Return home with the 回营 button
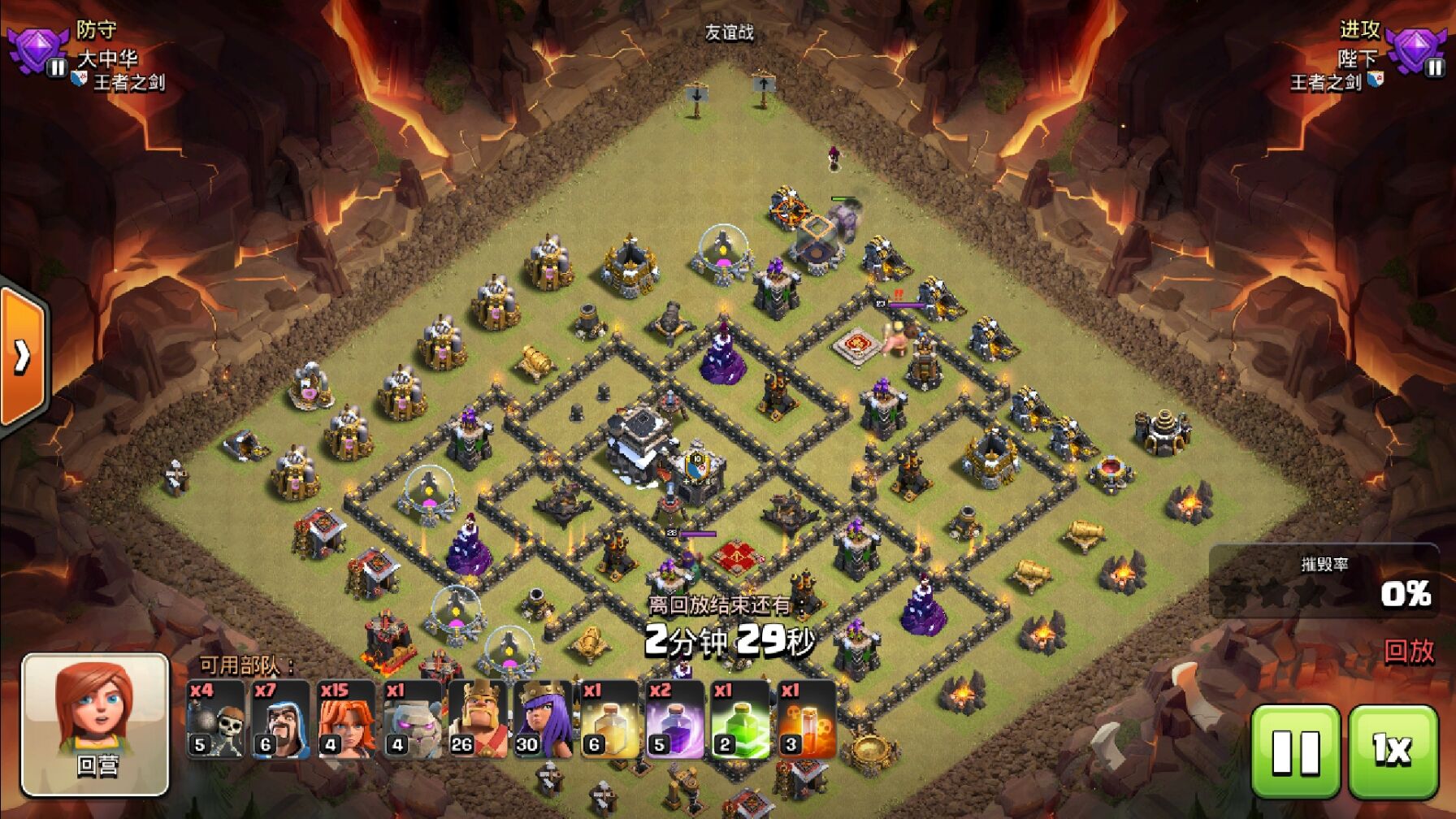1456x819 pixels. click(x=95, y=725)
